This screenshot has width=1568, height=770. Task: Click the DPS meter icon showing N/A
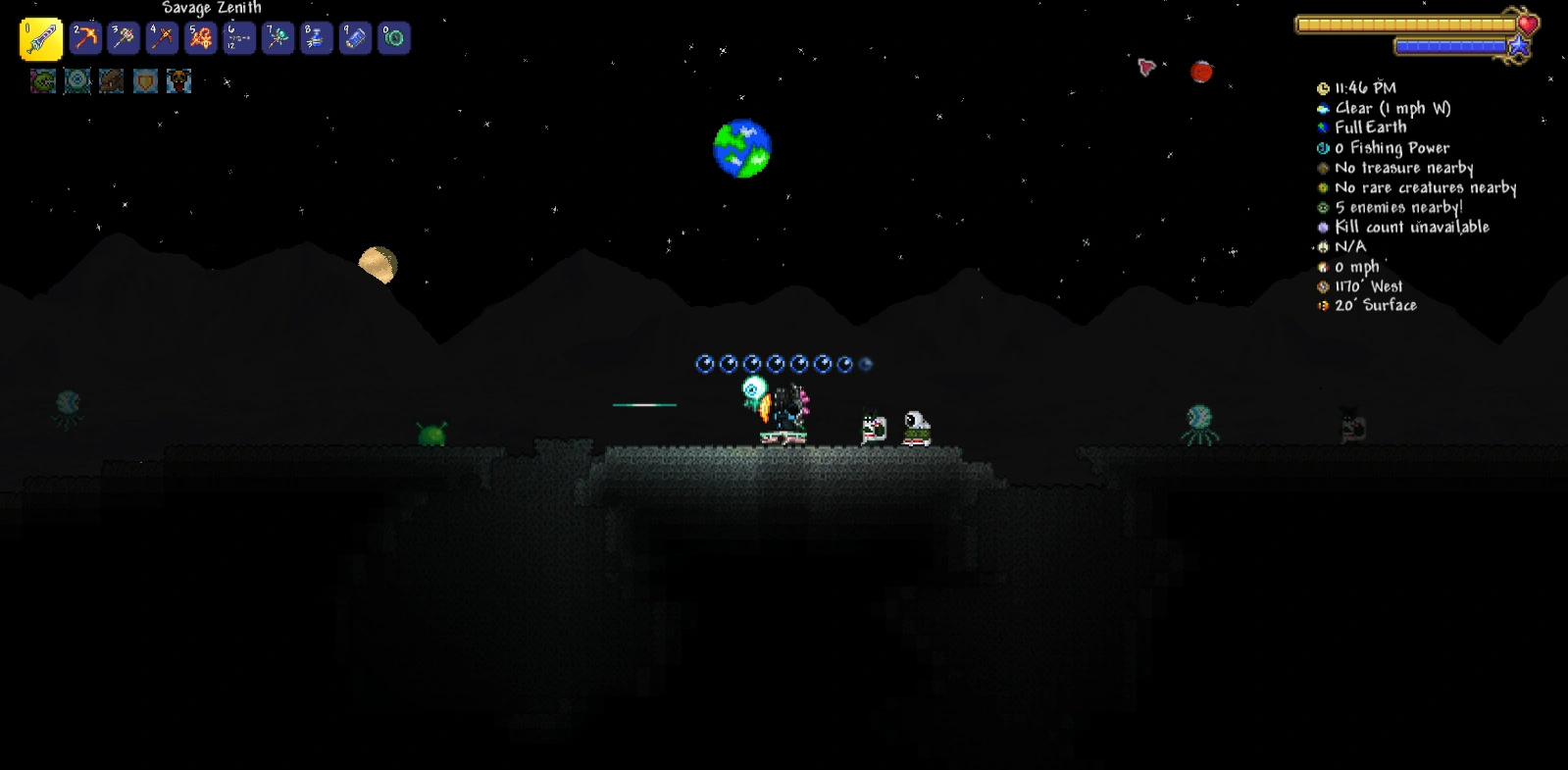(x=1323, y=246)
